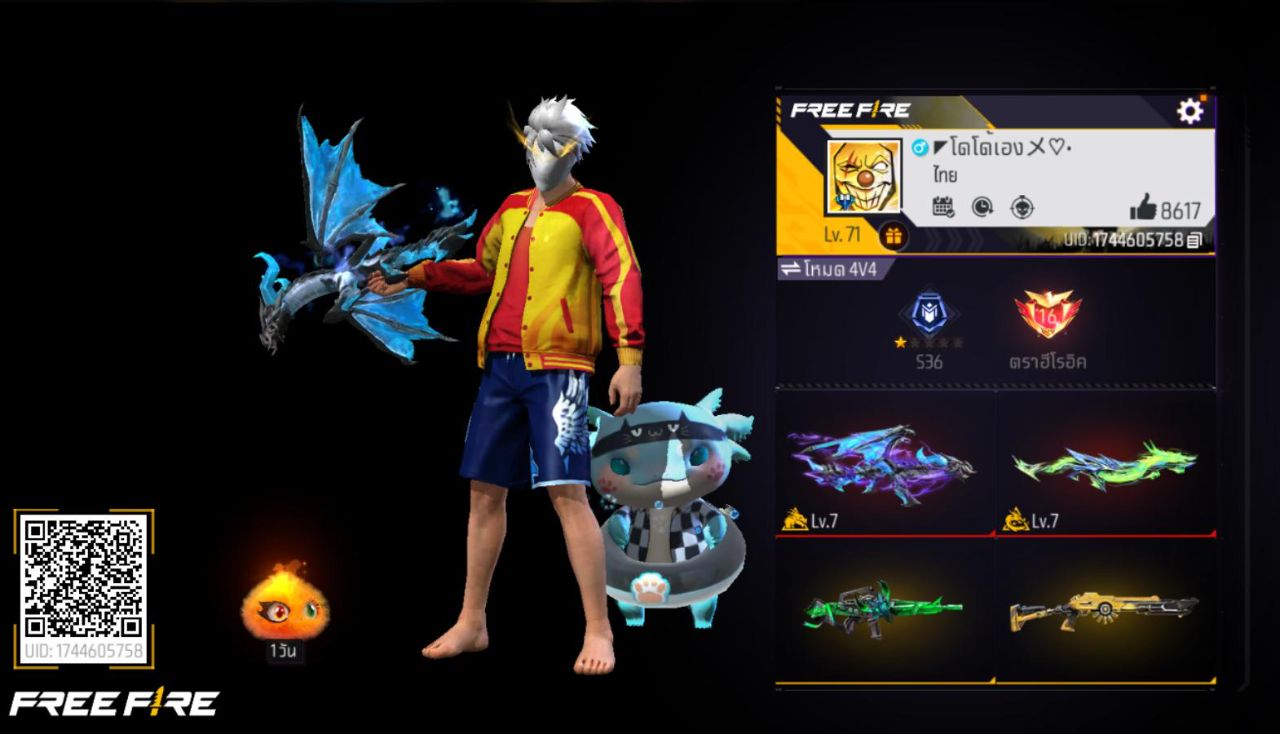View the blue S36 rank badge

coord(929,315)
